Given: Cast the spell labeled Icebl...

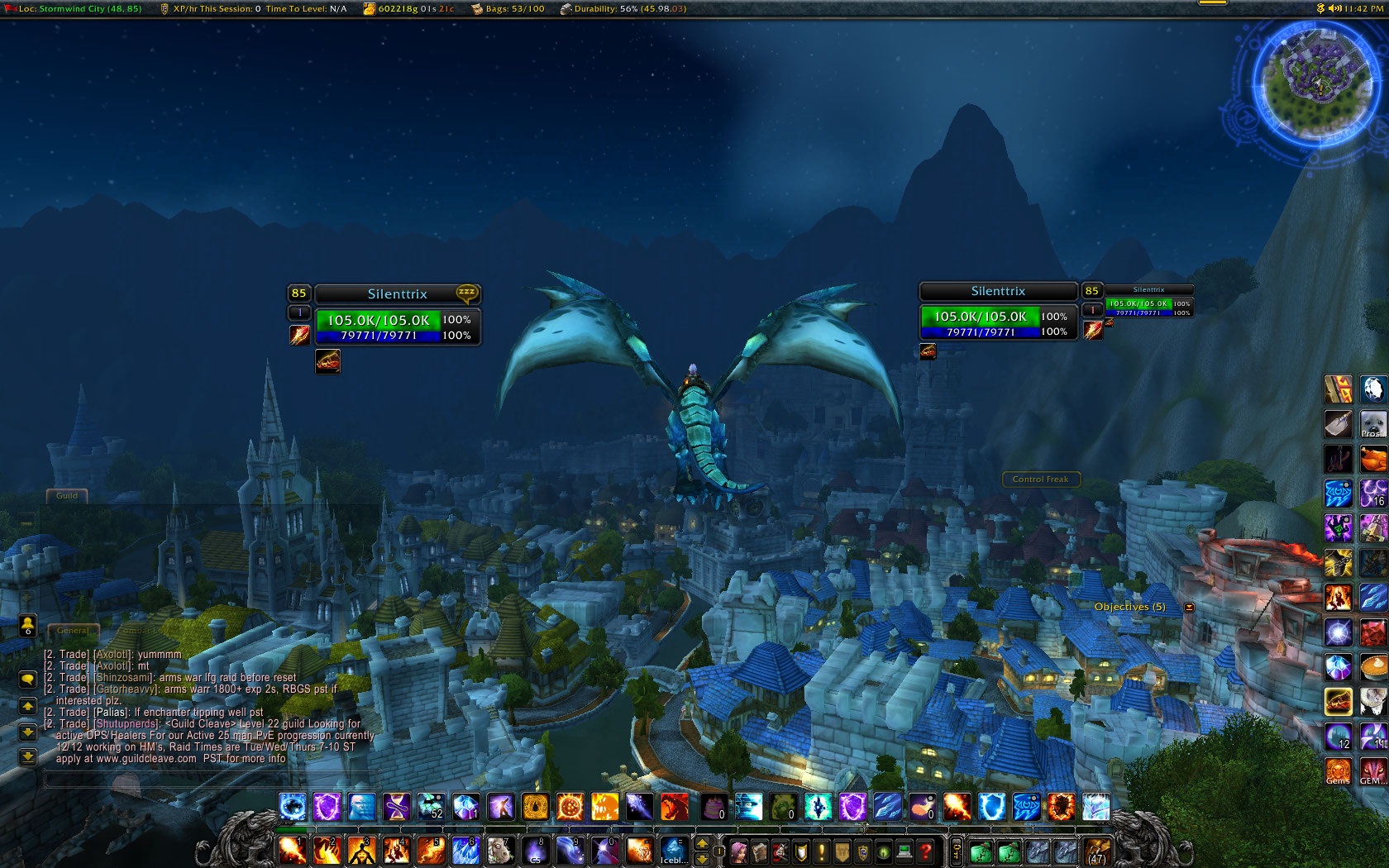Looking at the screenshot, I should click(x=673, y=850).
